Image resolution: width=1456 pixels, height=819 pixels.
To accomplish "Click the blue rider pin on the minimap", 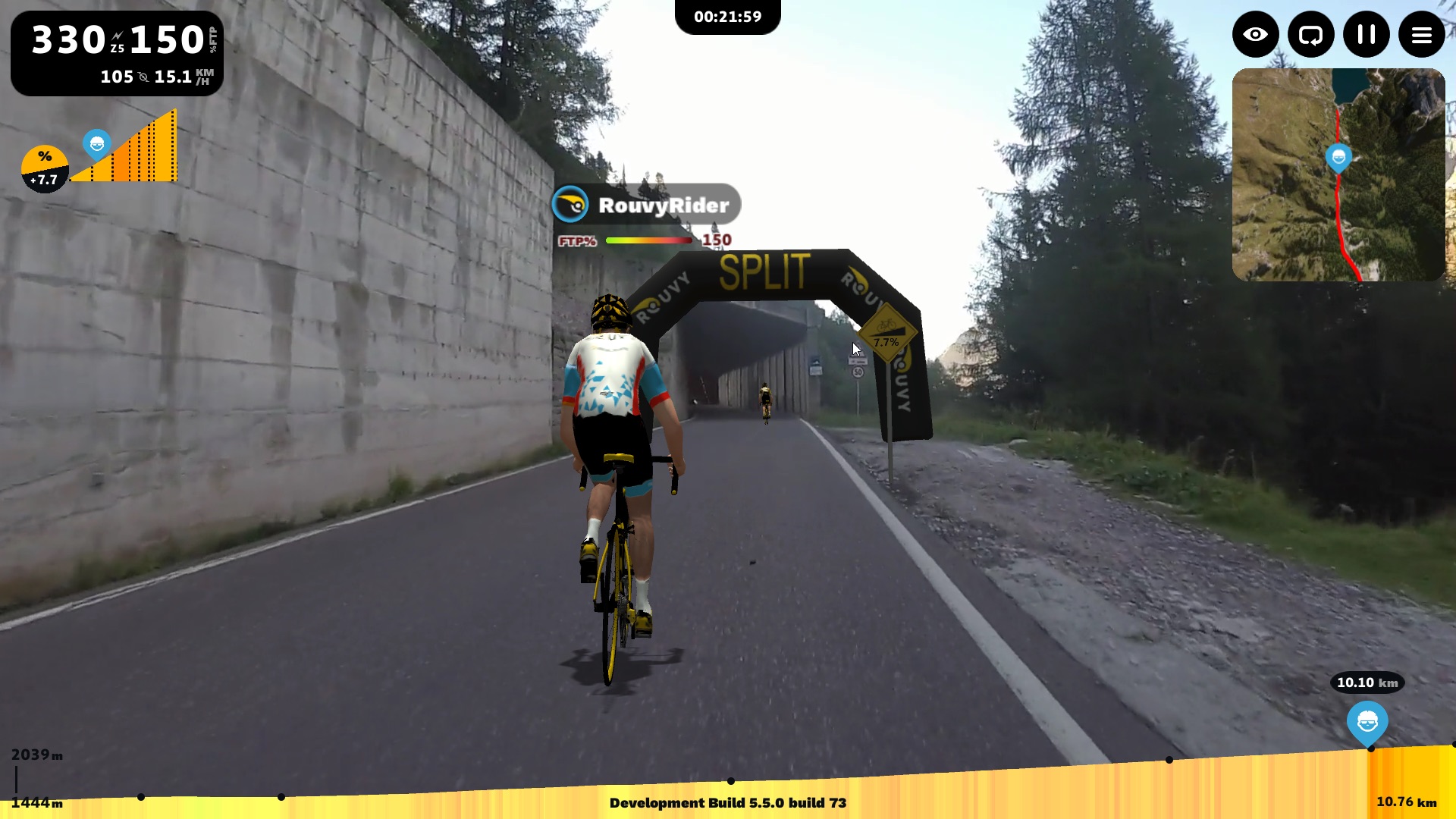I will point(1339,157).
